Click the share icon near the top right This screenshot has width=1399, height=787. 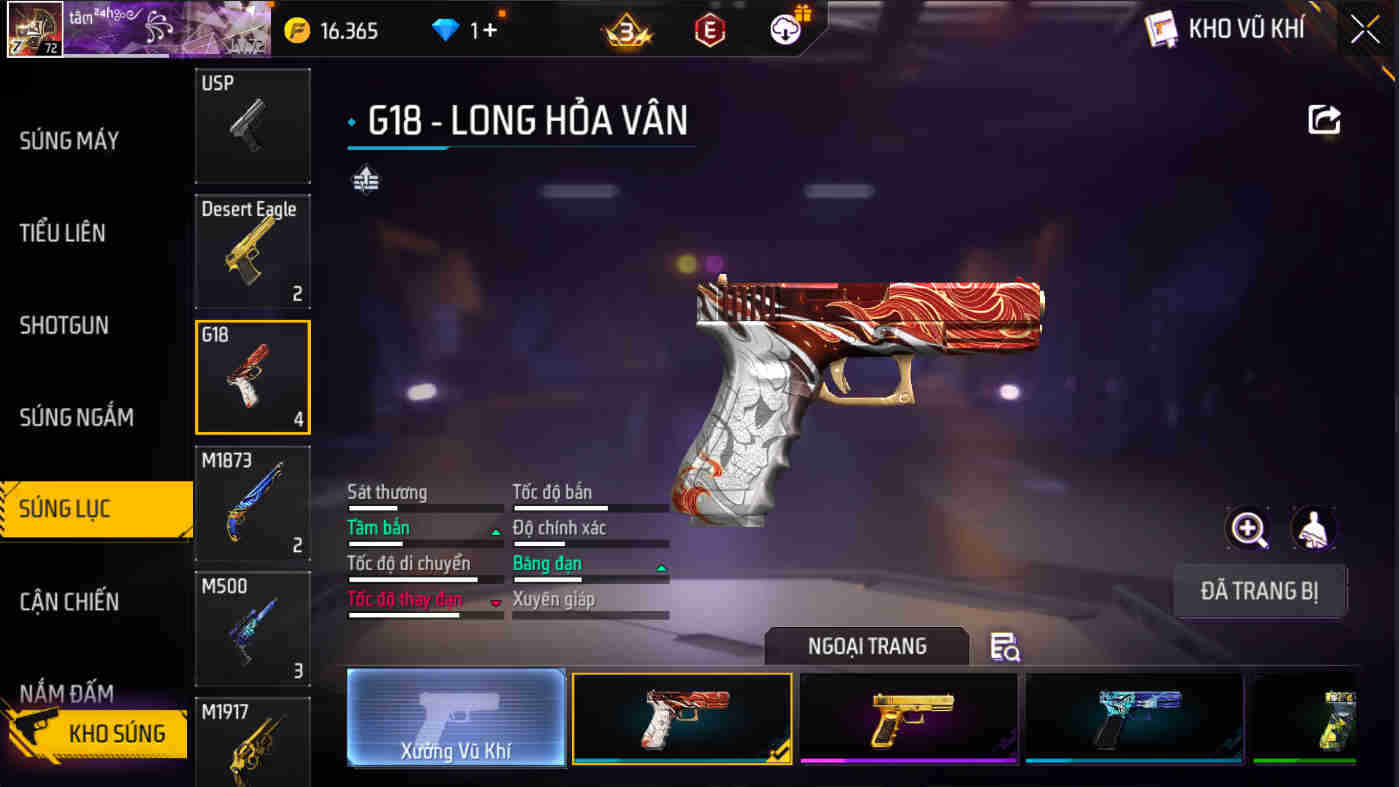point(1325,119)
